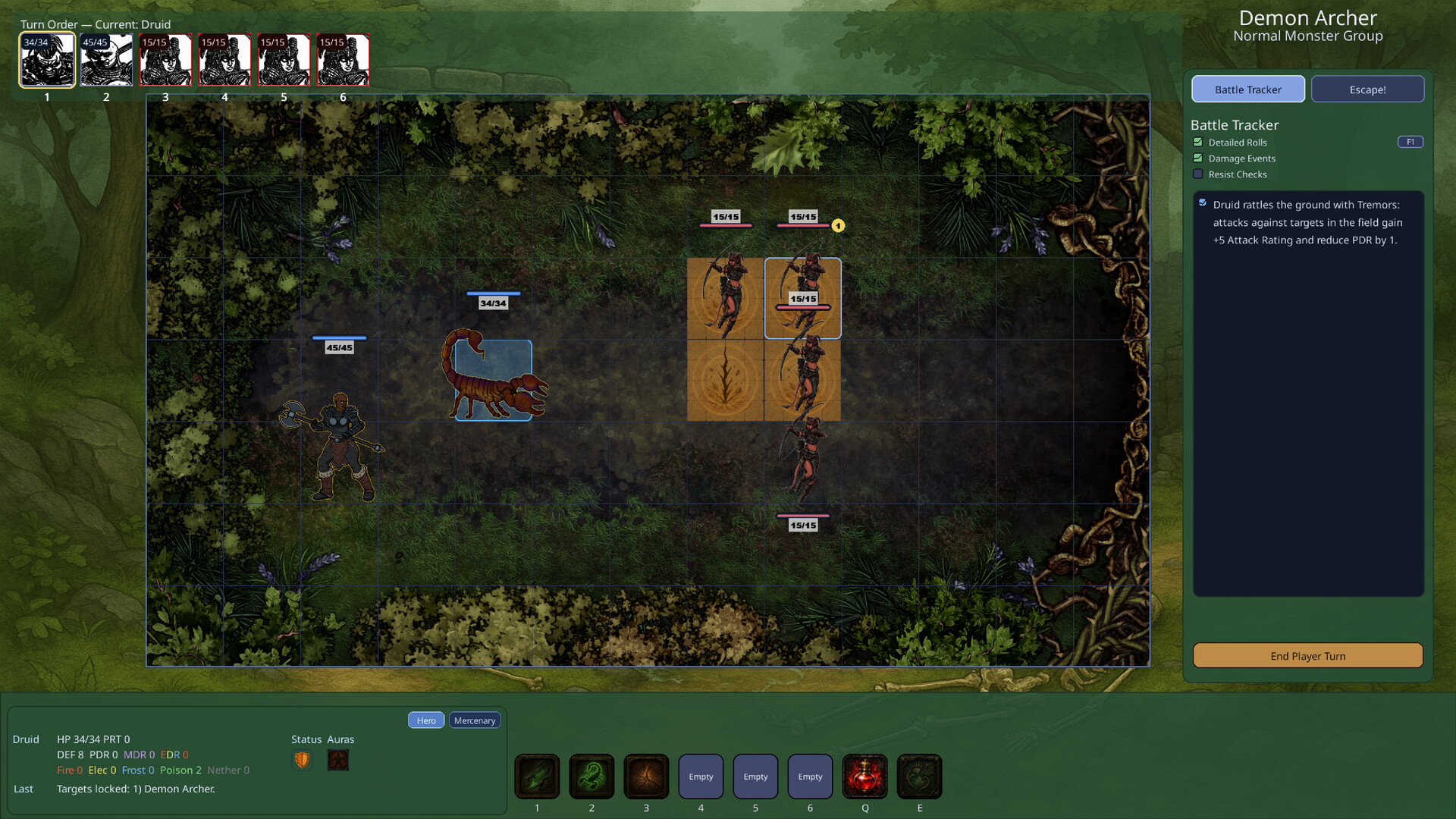This screenshot has width=1456, height=819.
Task: Open empty hotbar slot 6
Action: point(810,776)
